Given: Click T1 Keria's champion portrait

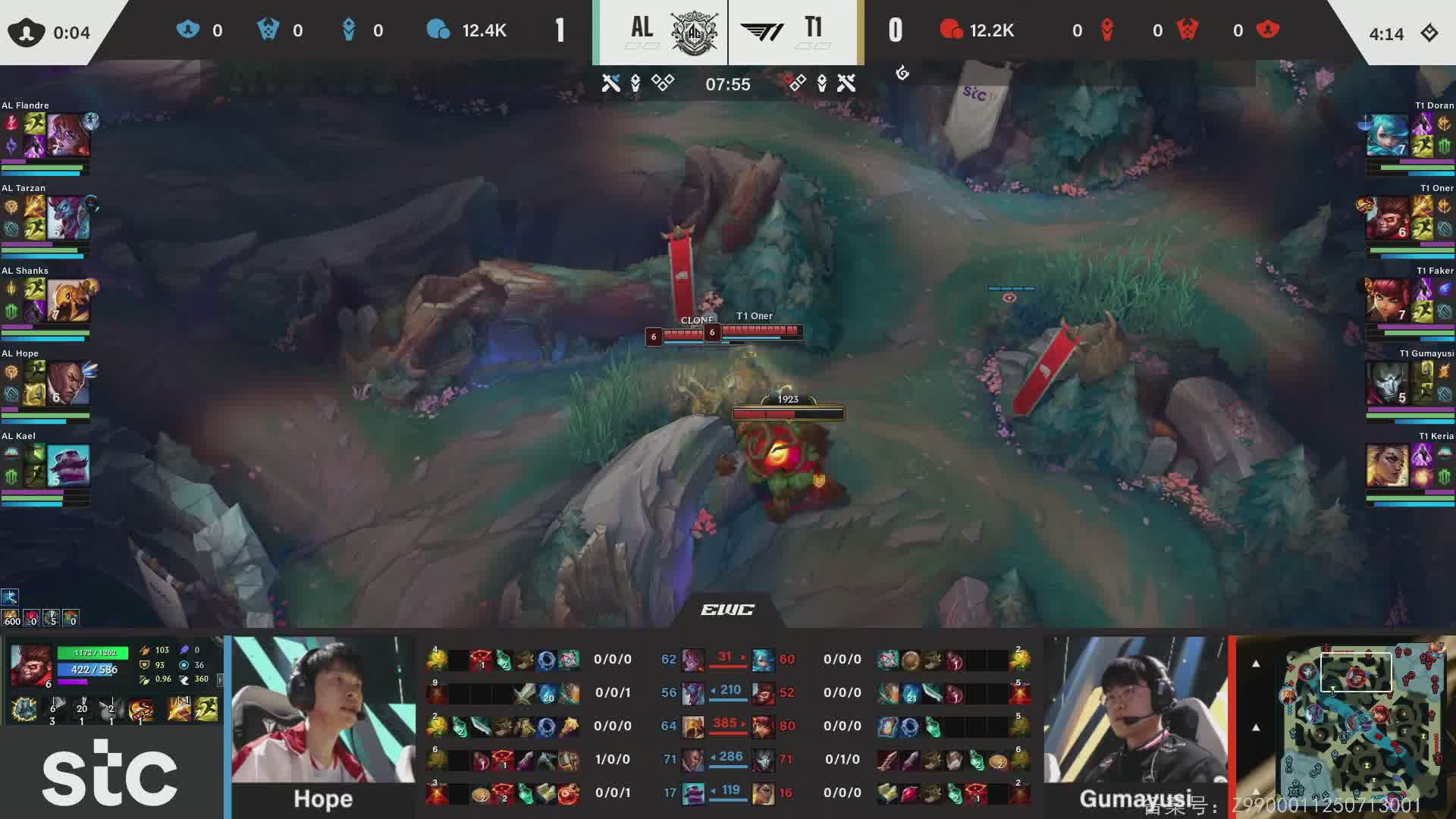Looking at the screenshot, I should (x=1387, y=466).
